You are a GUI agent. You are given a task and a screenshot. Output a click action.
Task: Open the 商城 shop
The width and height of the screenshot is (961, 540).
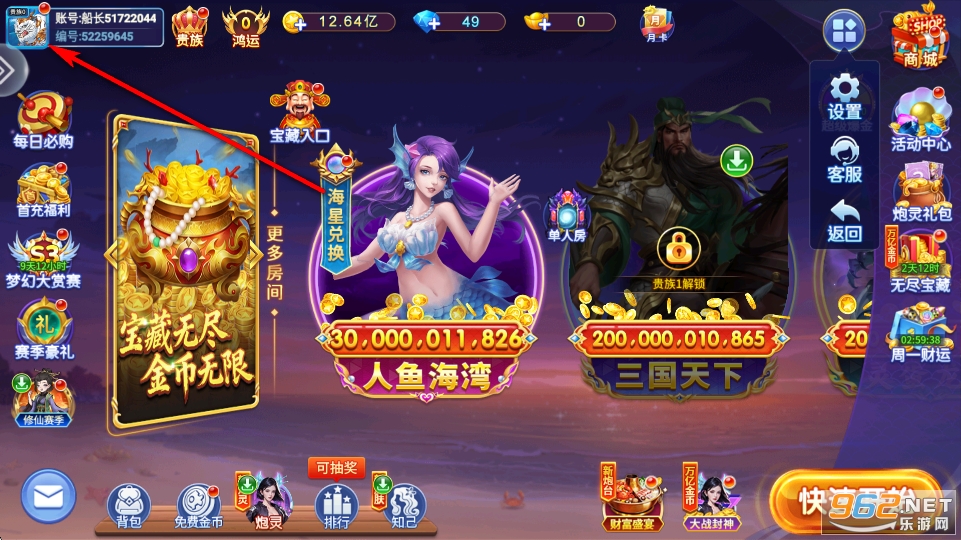click(920, 35)
